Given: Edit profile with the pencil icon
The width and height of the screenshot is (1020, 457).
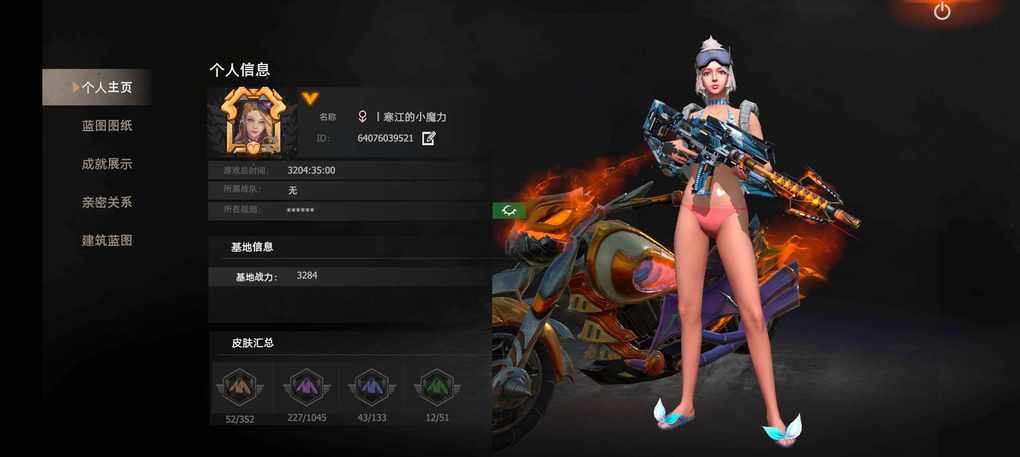Looking at the screenshot, I should click(x=429, y=138).
